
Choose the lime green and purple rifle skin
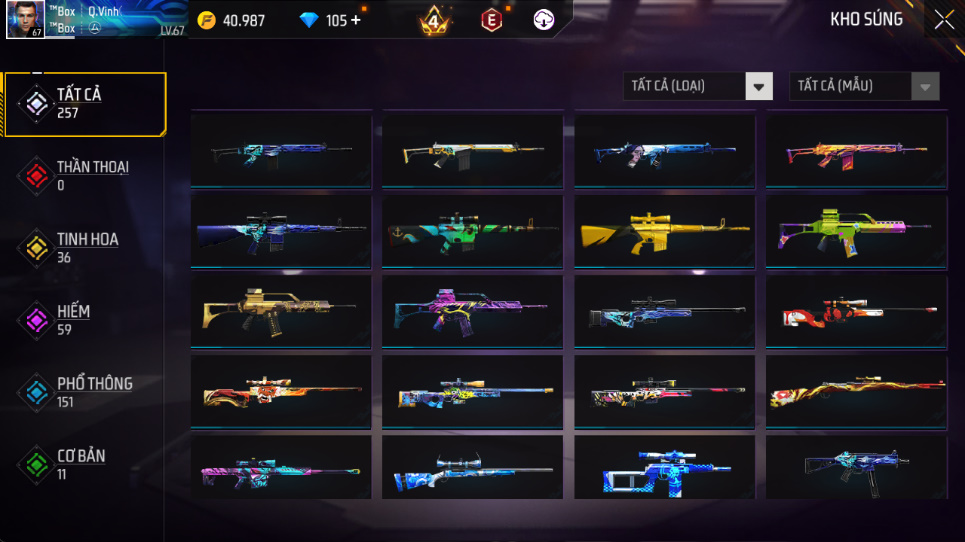(856, 231)
